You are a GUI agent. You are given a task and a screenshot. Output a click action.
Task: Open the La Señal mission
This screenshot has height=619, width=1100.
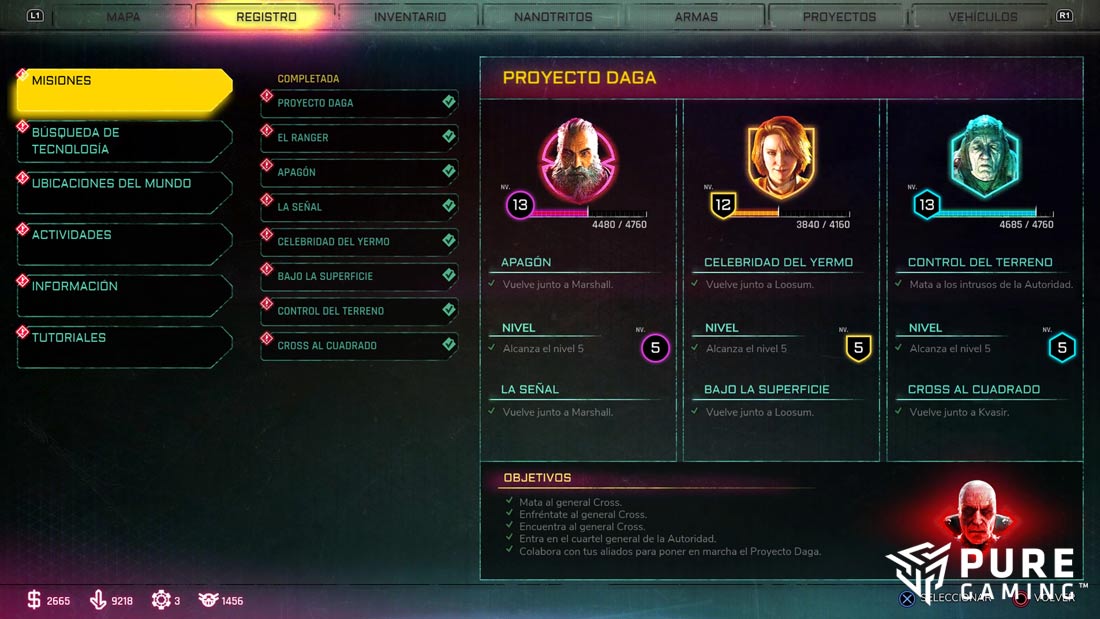360,207
